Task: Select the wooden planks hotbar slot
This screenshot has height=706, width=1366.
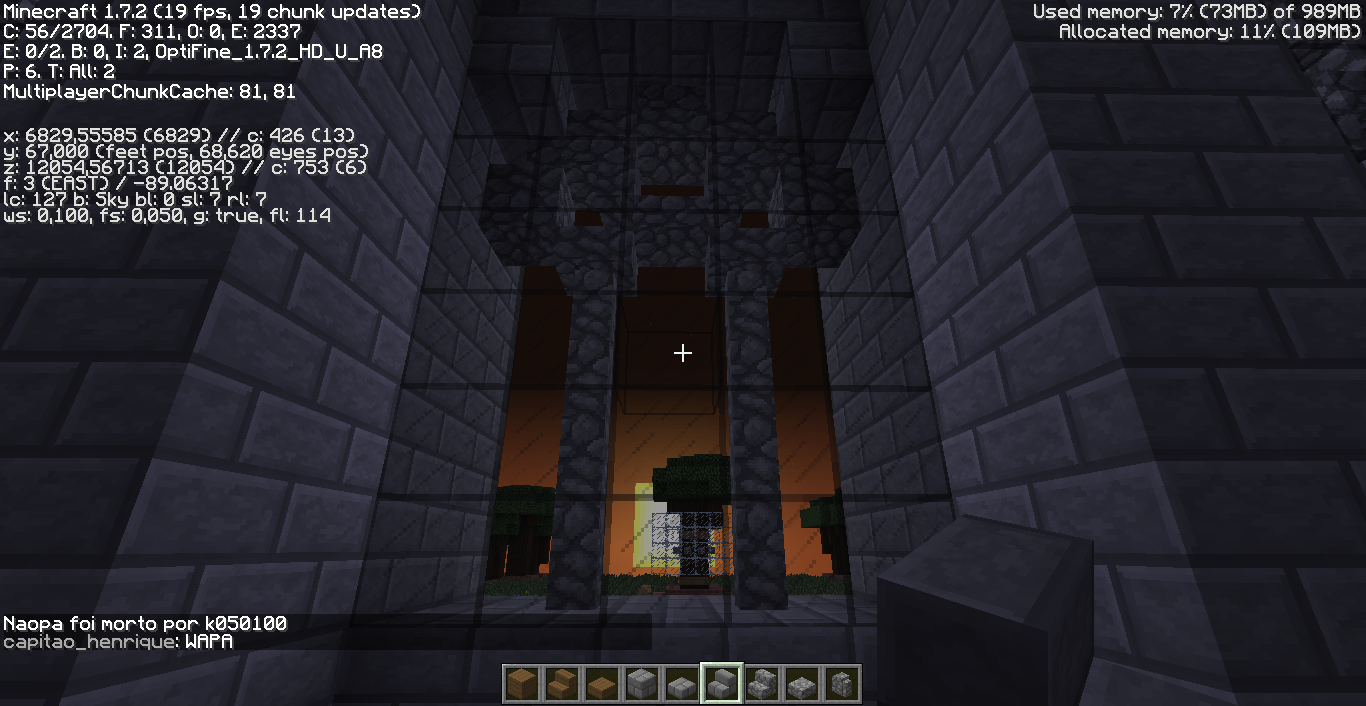Action: tap(521, 684)
